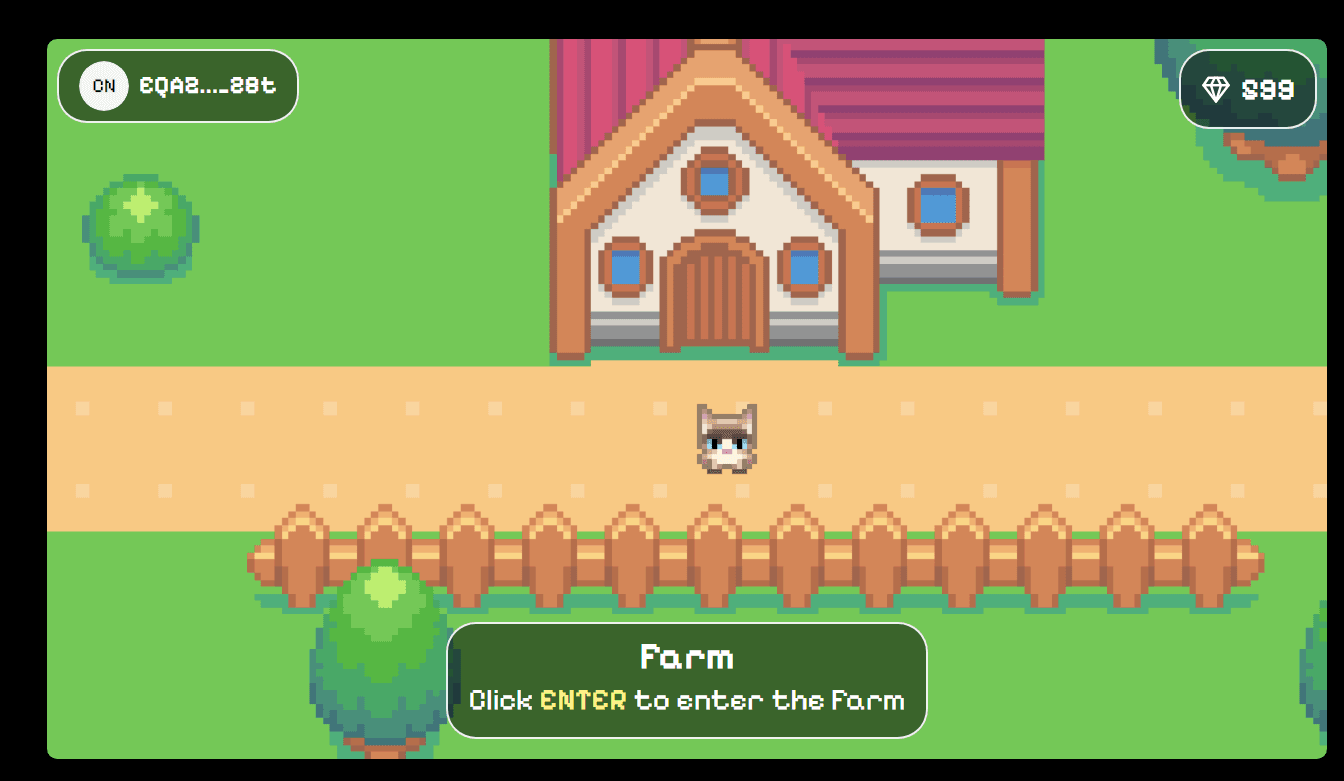Screen dimensions: 1344x781
Task: Click the Farm title text
Action: click(x=687, y=657)
